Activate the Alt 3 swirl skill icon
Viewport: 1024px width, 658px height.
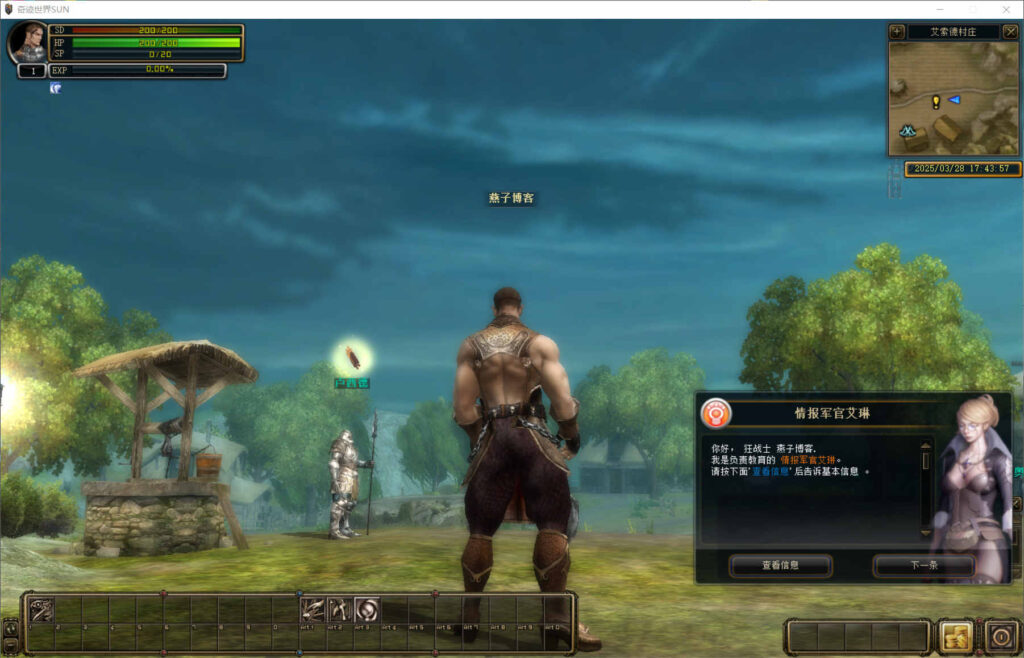(x=367, y=609)
